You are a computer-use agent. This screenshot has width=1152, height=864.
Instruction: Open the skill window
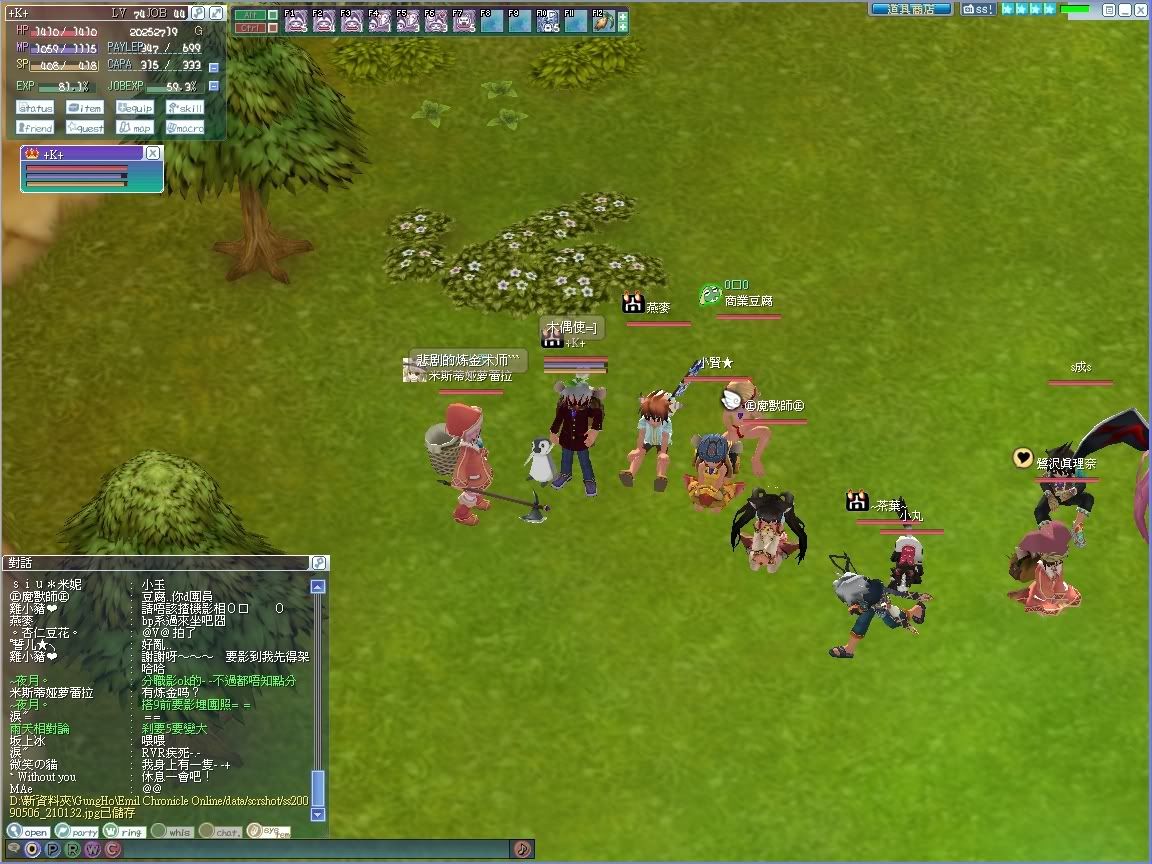point(185,108)
